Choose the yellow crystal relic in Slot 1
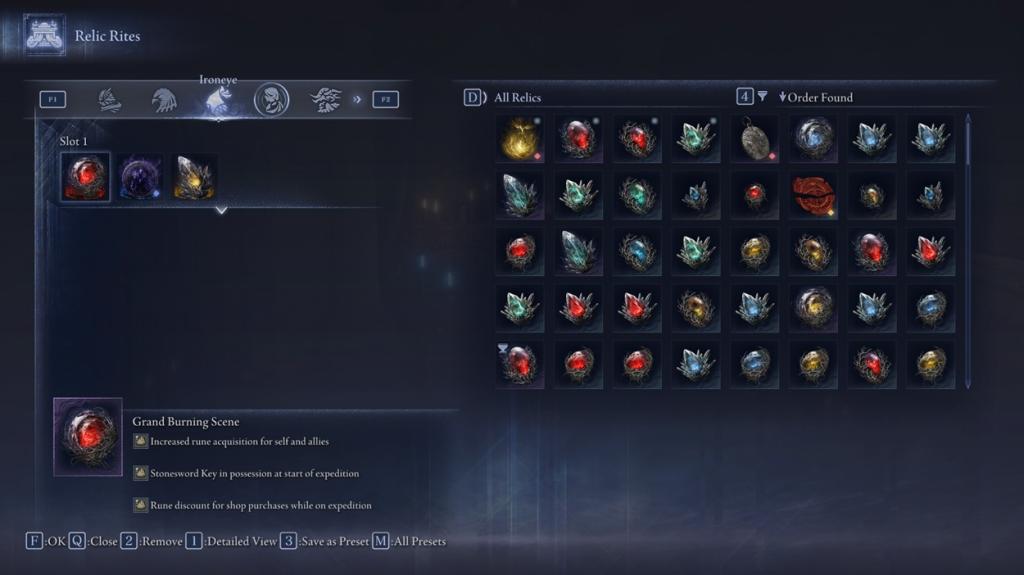Image resolution: width=1024 pixels, height=575 pixels. pyautogui.click(x=194, y=177)
